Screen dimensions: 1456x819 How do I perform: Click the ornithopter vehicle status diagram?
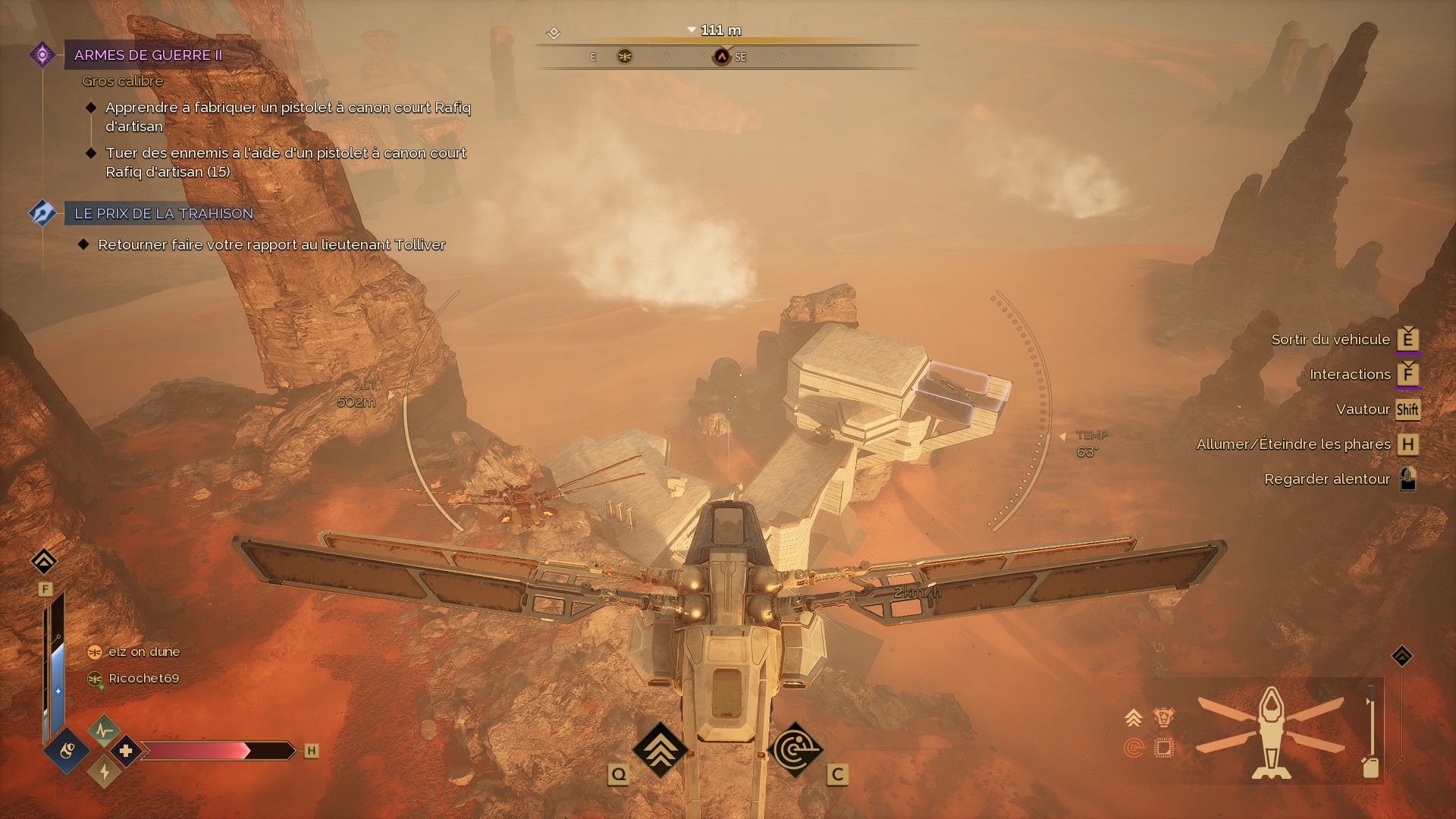click(x=1271, y=732)
